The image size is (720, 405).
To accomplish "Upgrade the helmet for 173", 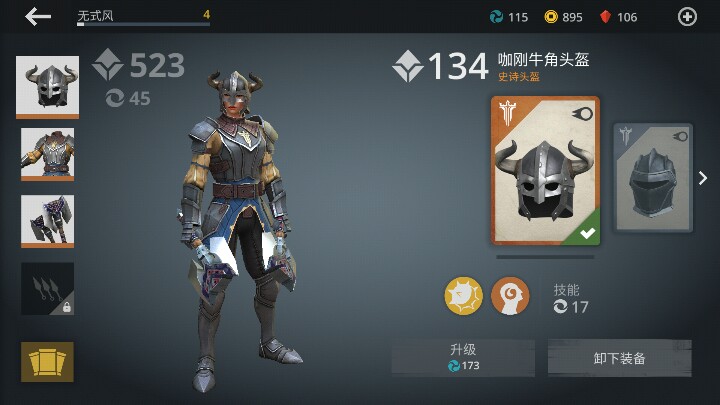I will point(463,357).
